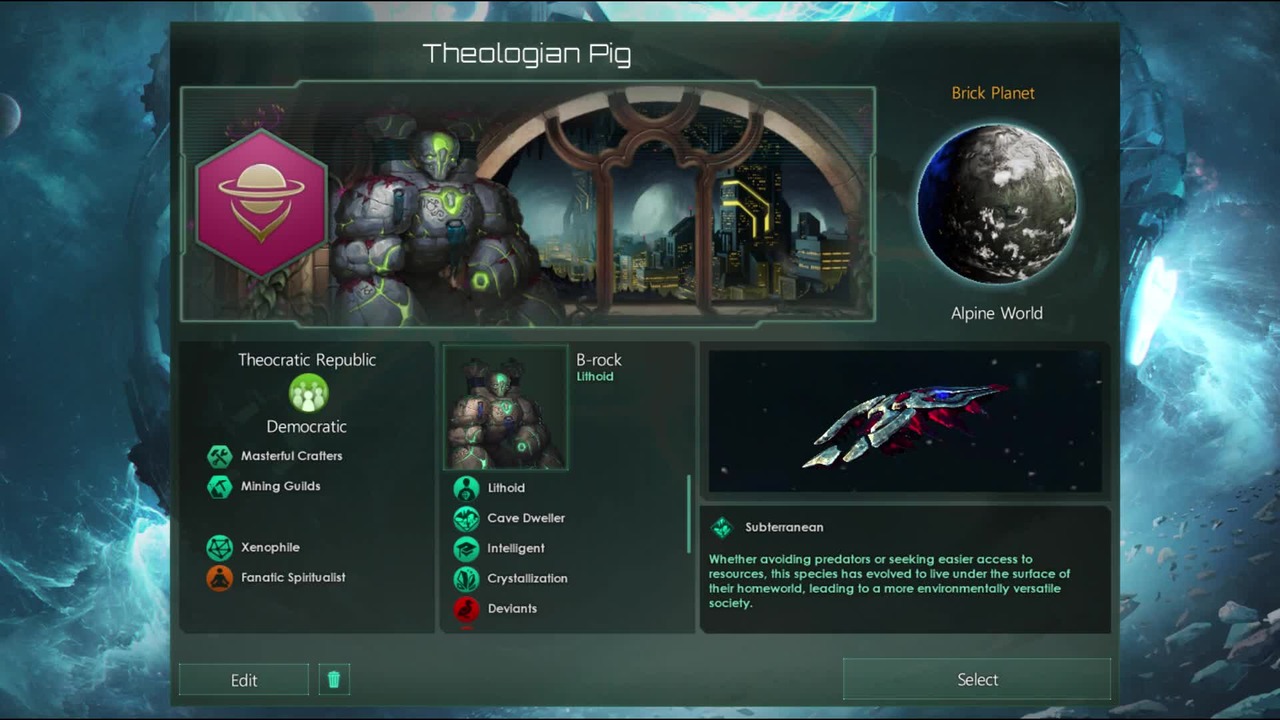Click the Edit empire button

[x=244, y=680]
